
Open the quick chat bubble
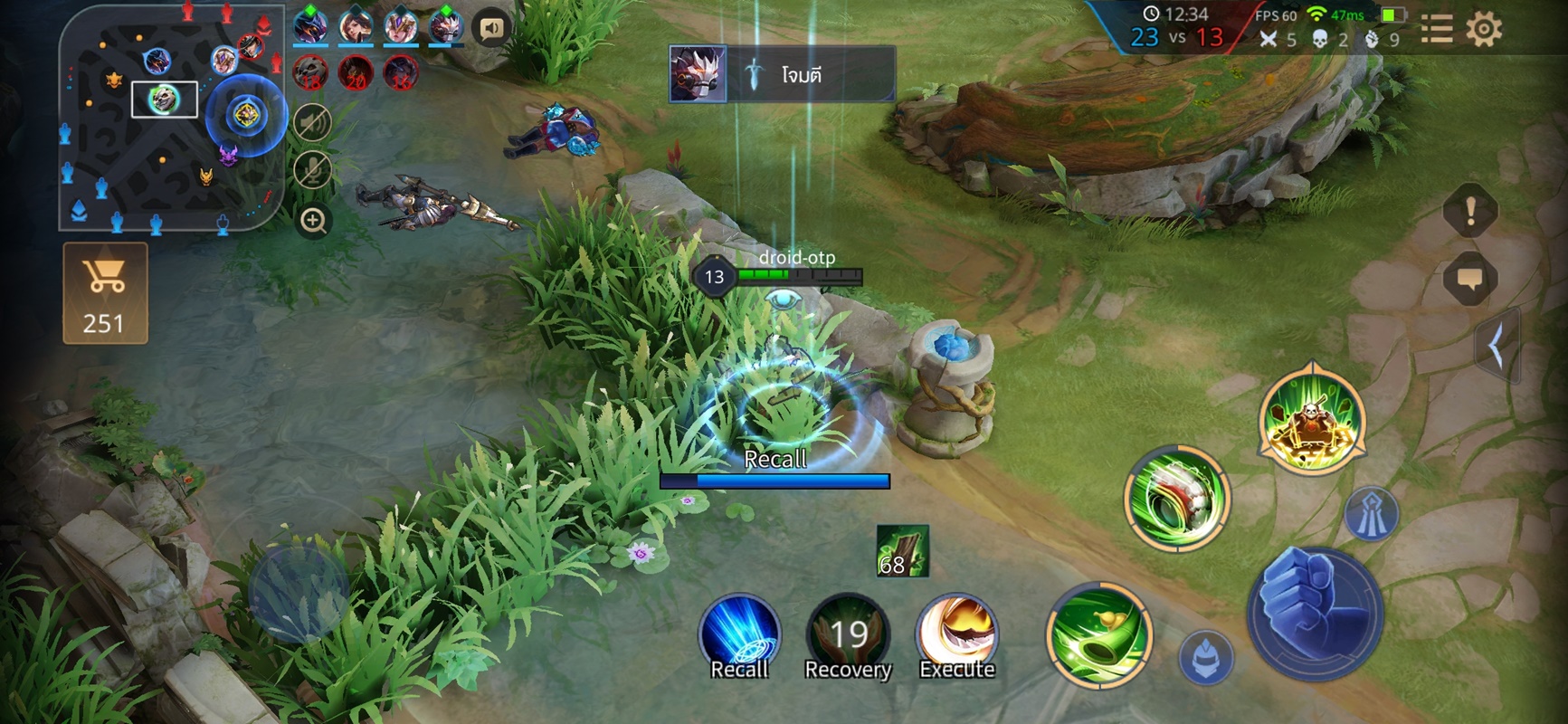tap(1469, 279)
